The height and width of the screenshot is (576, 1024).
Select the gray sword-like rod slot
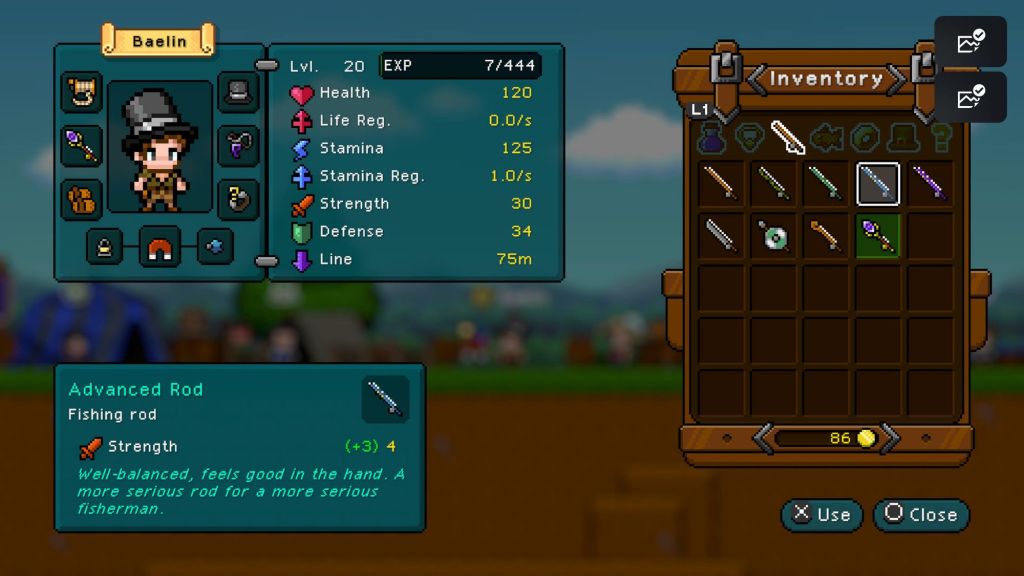click(722, 236)
